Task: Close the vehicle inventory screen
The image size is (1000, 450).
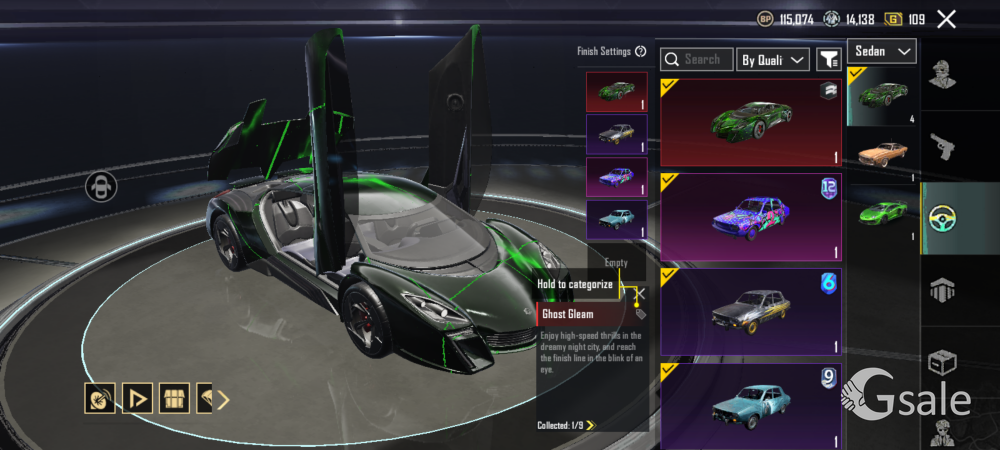Action: [946, 19]
